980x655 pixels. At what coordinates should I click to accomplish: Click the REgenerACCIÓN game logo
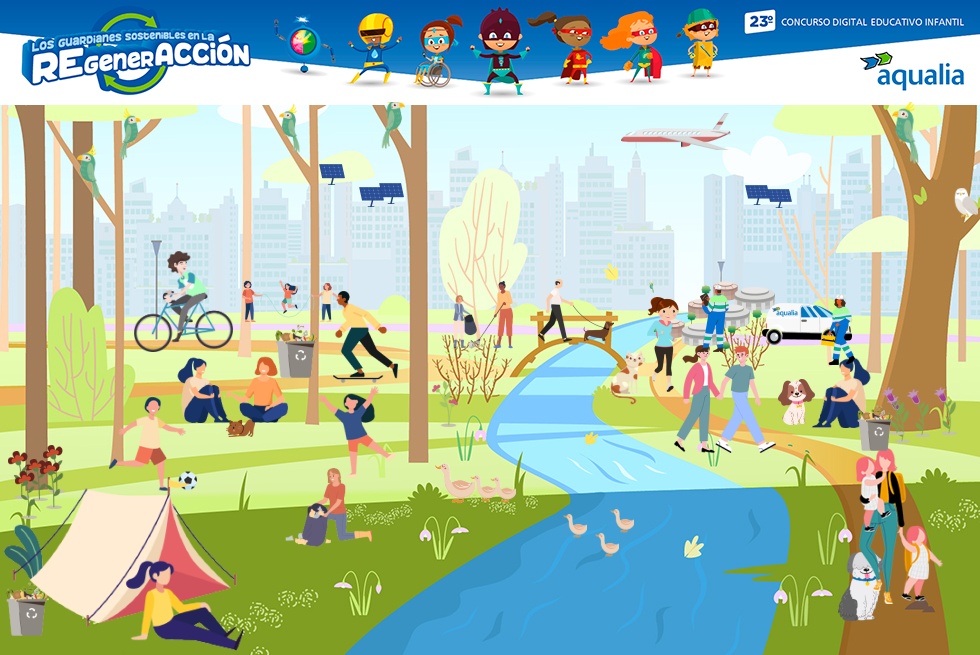tap(137, 54)
